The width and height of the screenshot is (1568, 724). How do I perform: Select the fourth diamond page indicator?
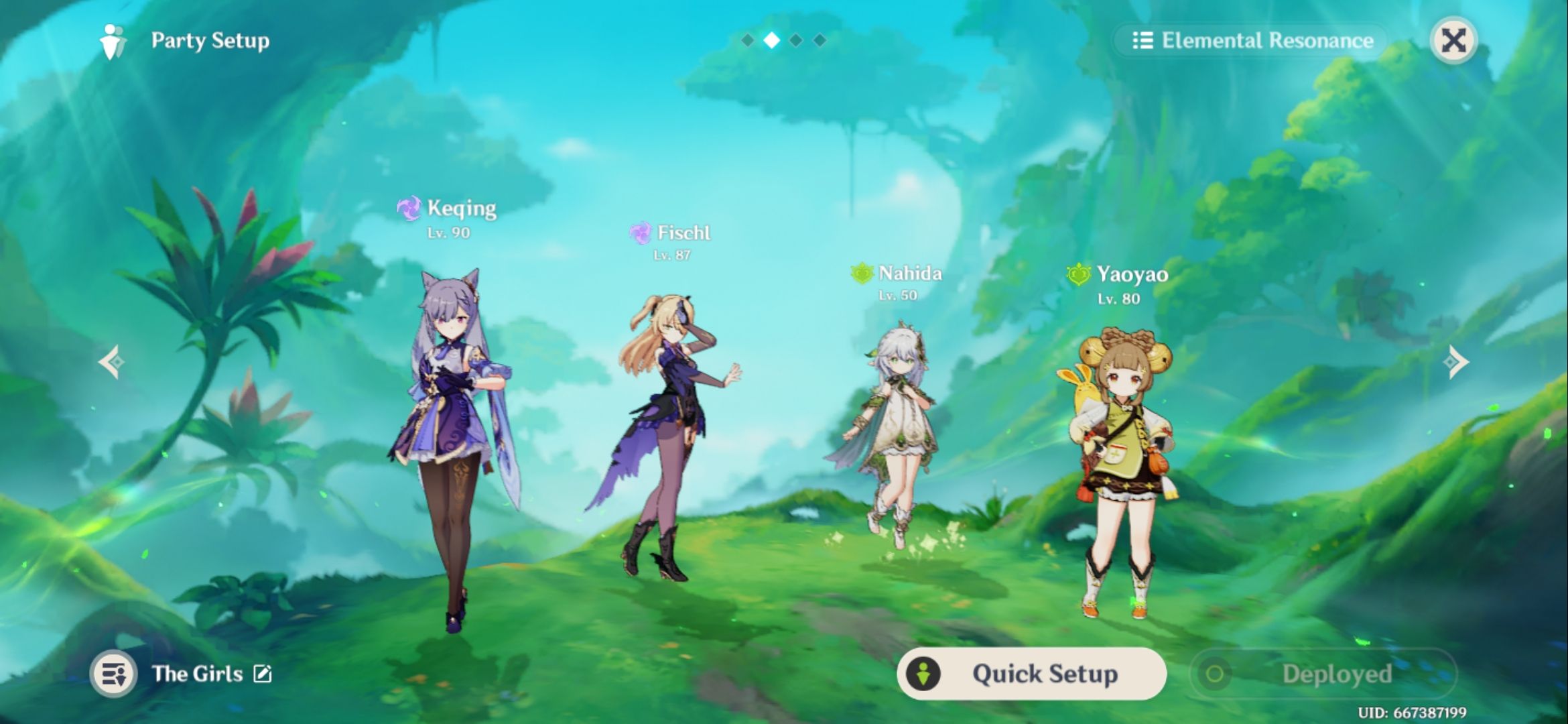[822, 40]
